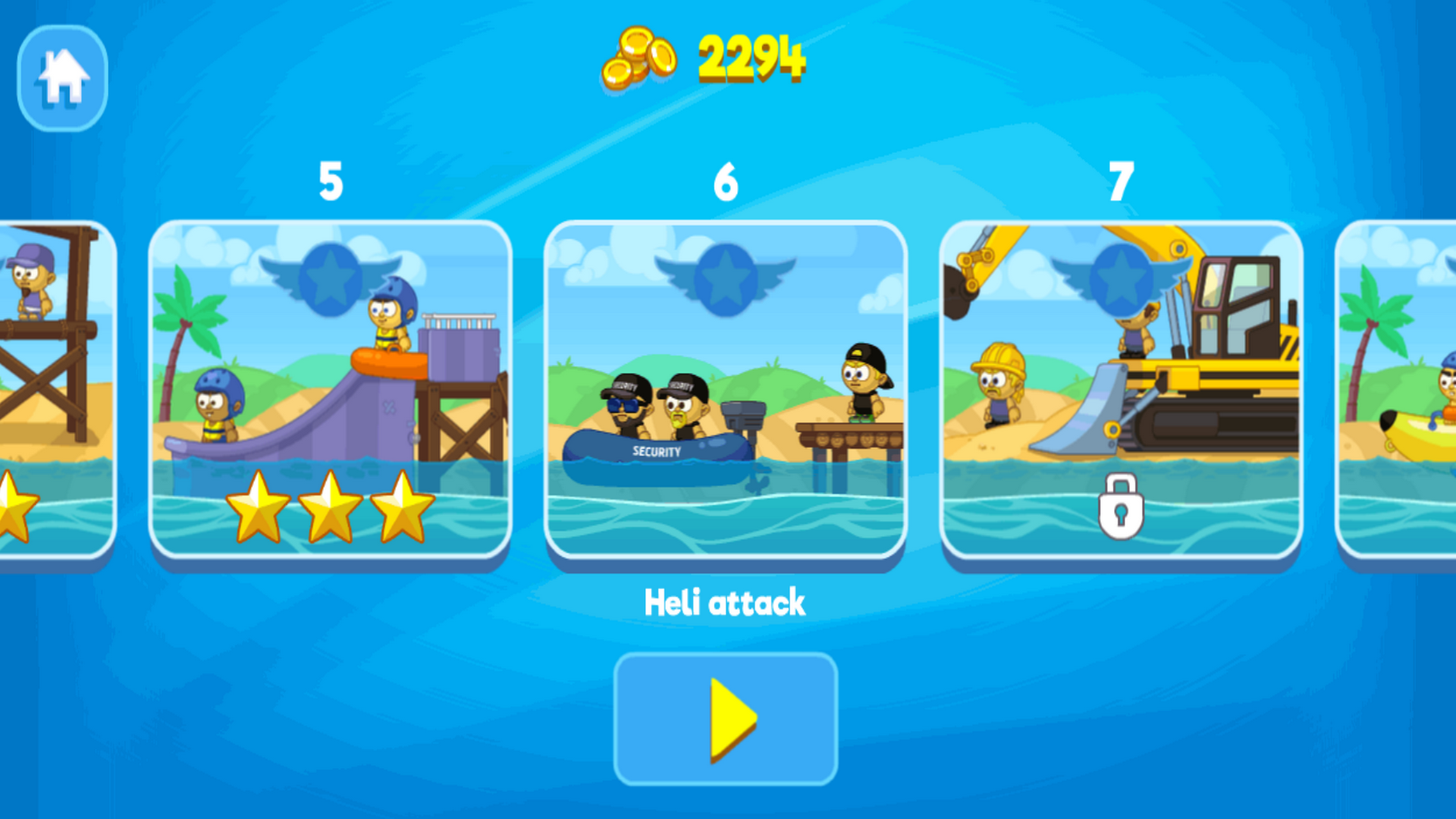The image size is (1456, 819).
Task: Click the coin count showing 2294
Action: coord(751,59)
